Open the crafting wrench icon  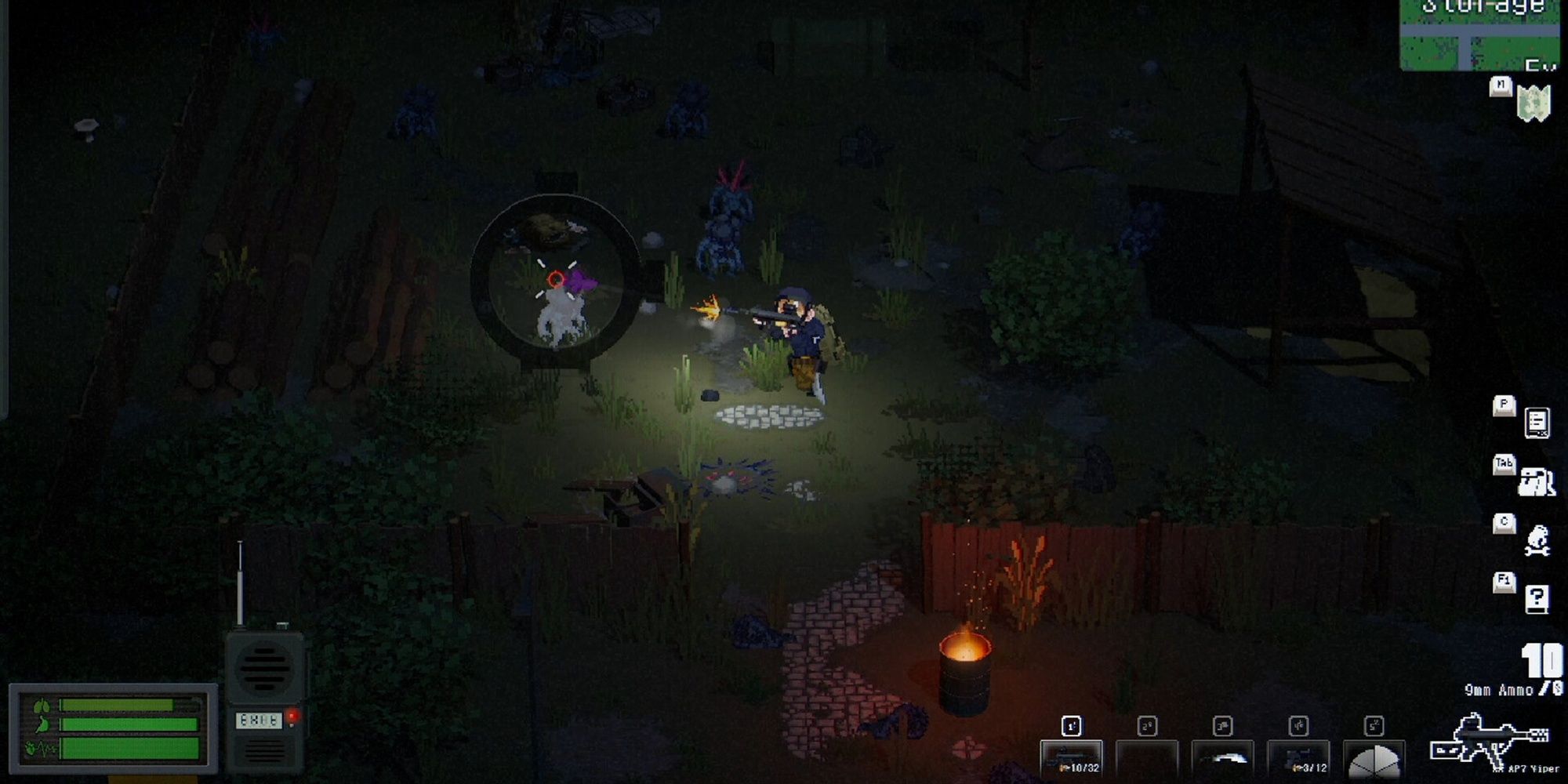(x=1537, y=540)
